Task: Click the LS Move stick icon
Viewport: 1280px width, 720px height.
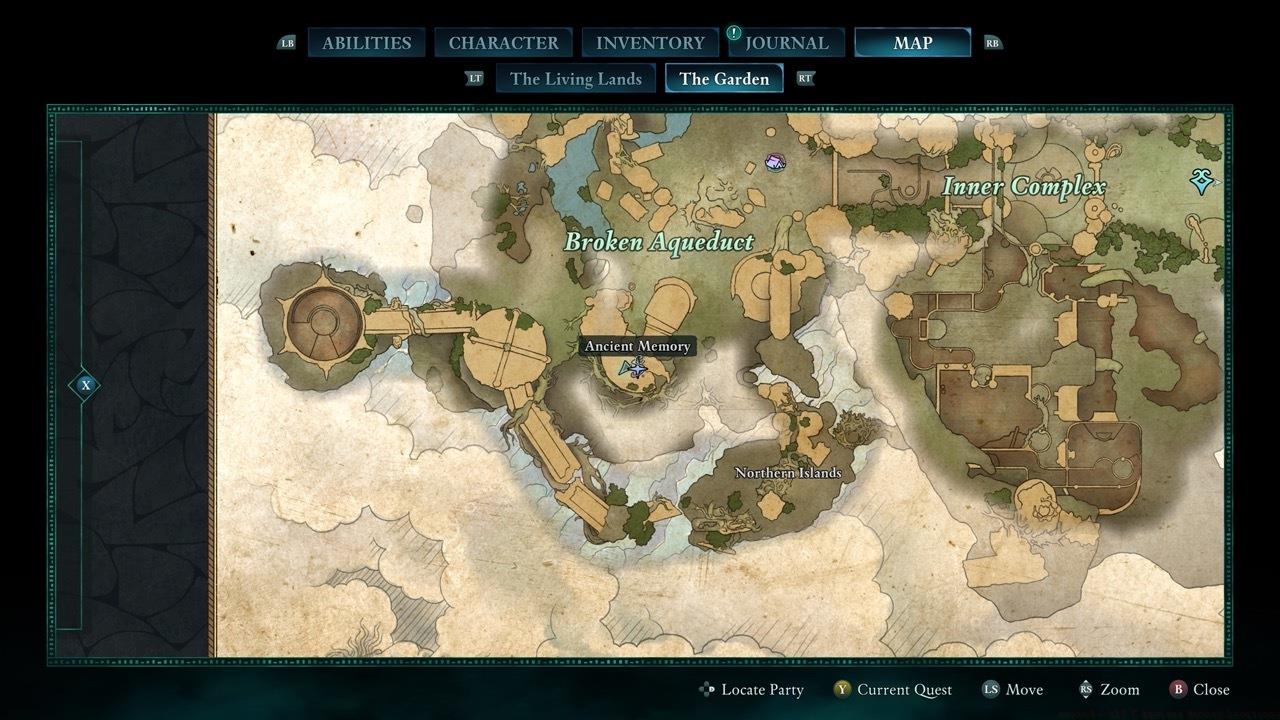Action: point(1013,689)
